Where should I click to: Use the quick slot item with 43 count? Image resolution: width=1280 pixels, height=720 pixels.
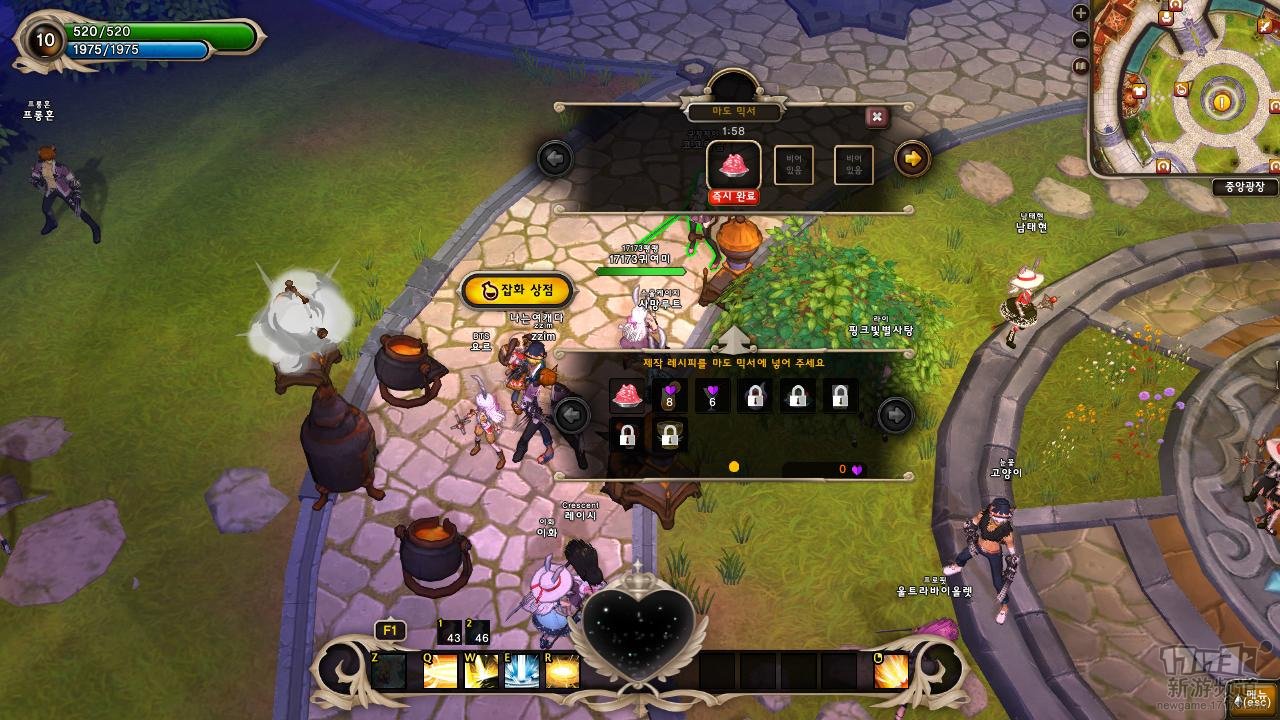(x=449, y=633)
